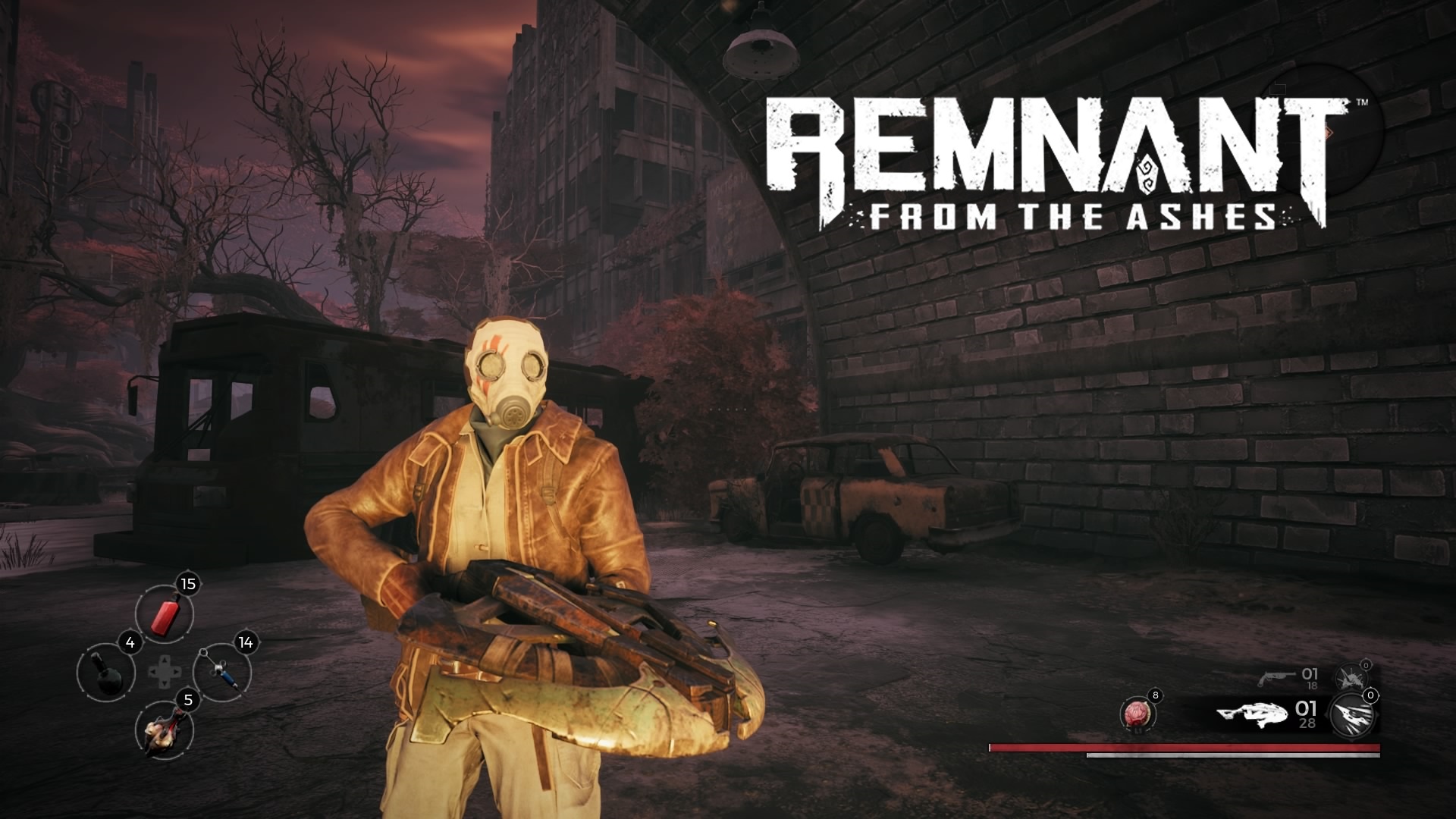Select the red flask consumable slot

(x=165, y=615)
